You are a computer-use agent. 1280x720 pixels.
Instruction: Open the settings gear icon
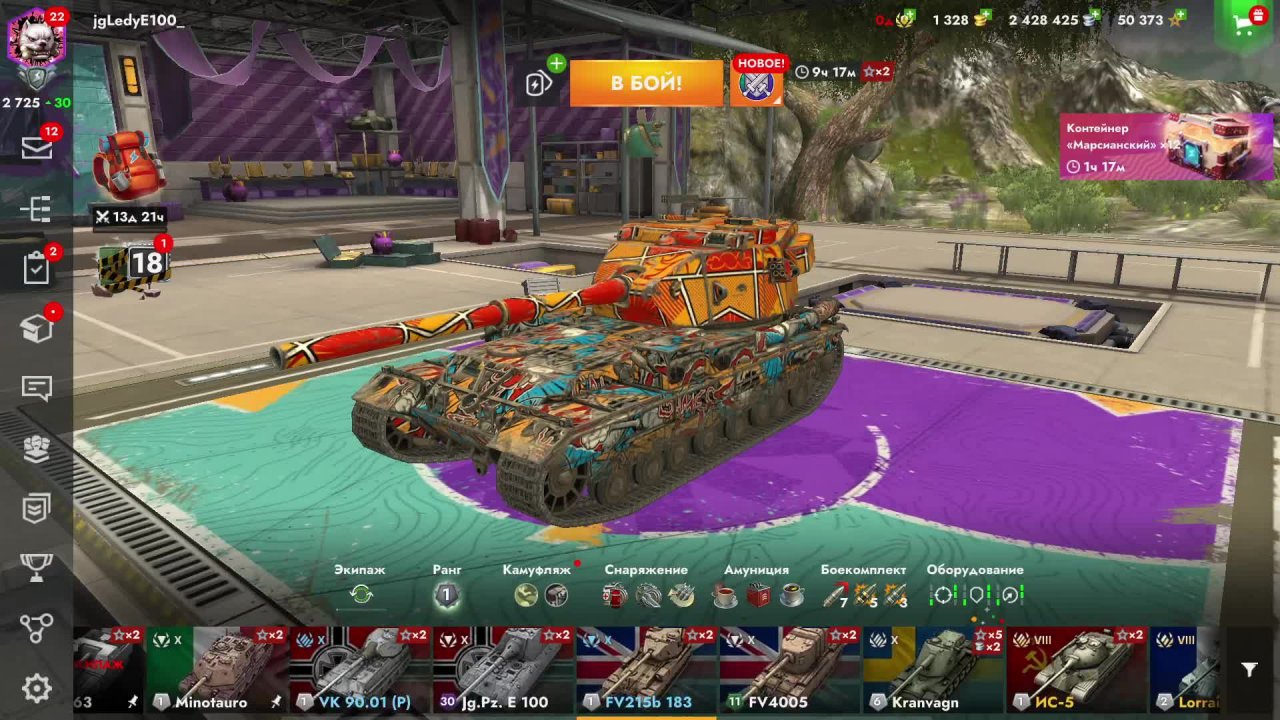[37, 688]
